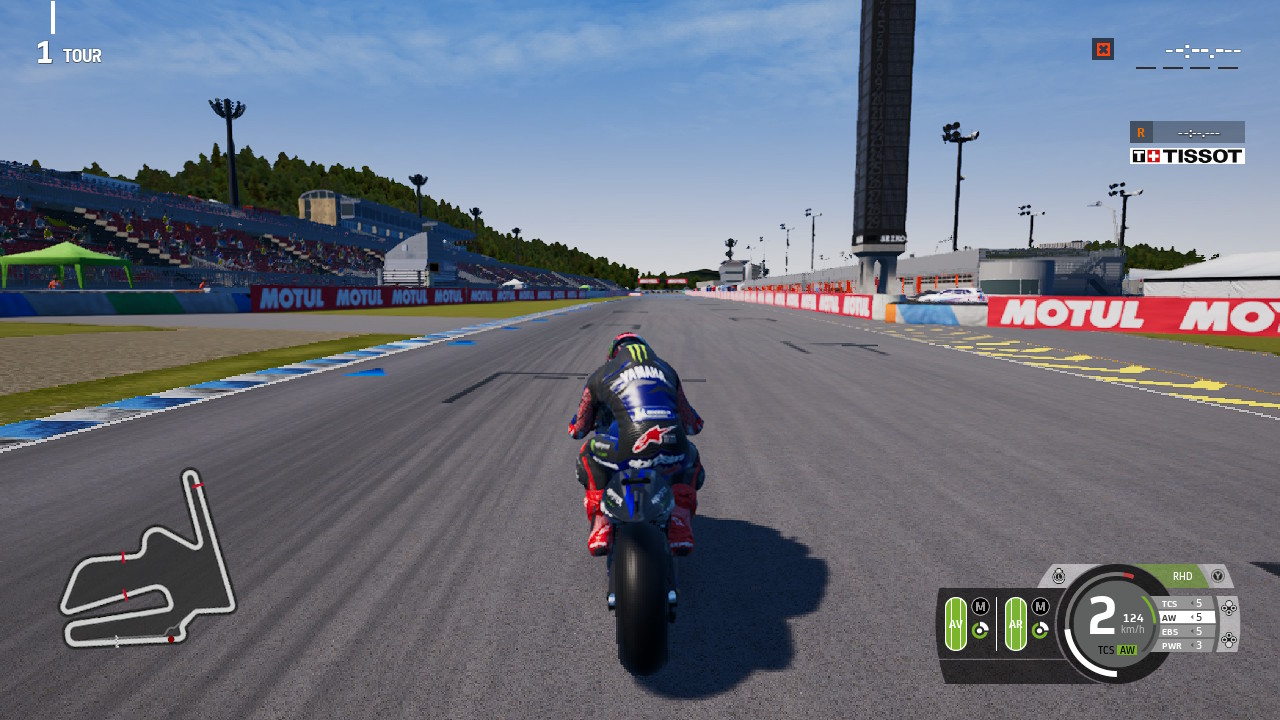Viewport: 1280px width, 720px height.
Task: Click the AV front tyre indicator
Action: tap(955, 624)
